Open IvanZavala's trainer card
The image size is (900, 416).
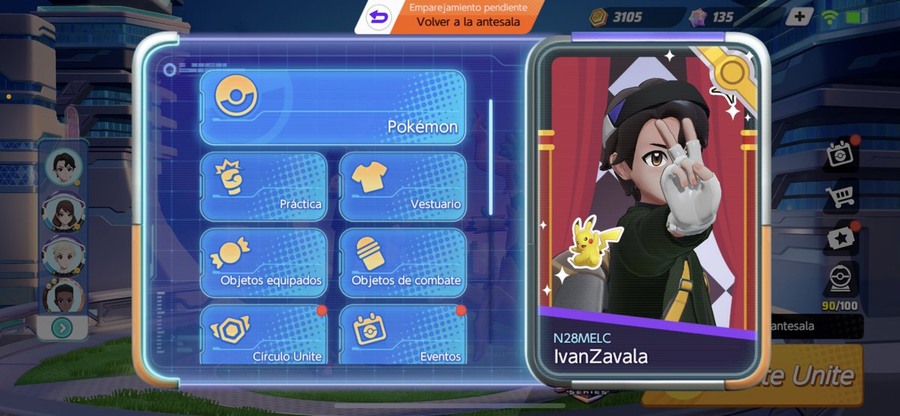[x=642, y=213]
